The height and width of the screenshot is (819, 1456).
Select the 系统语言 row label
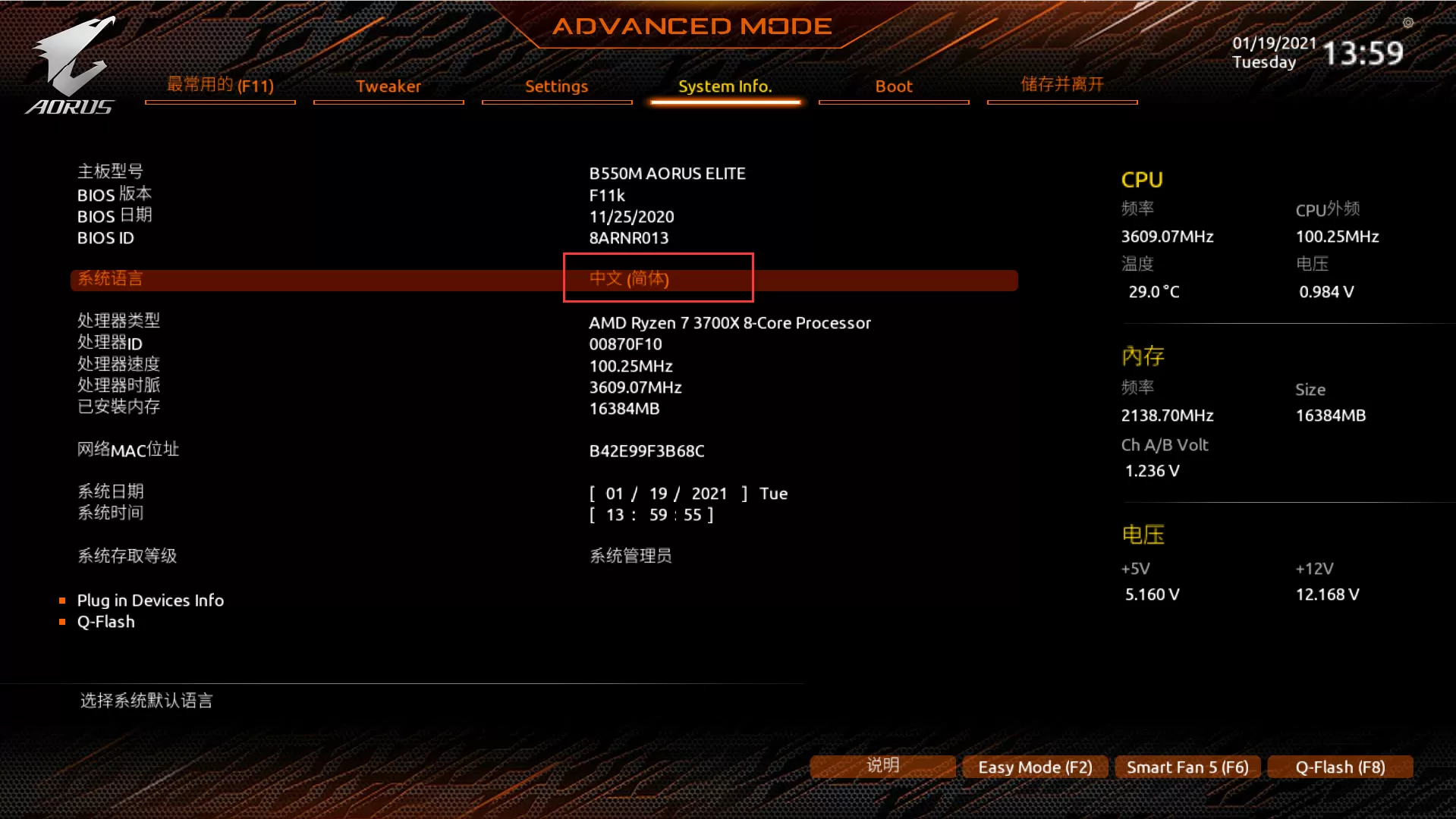pos(110,279)
